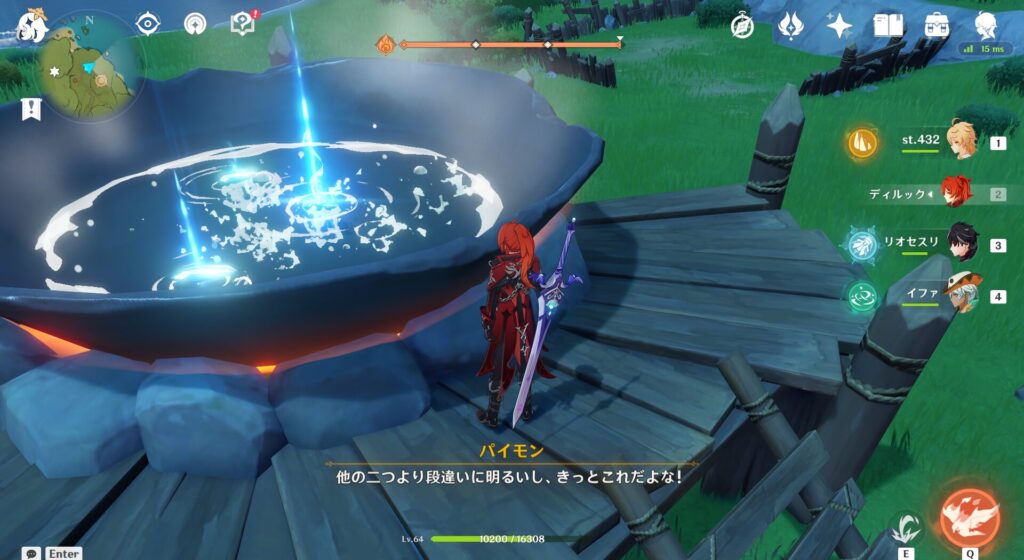1024x560 pixels.
Task: Open the chat box
Action: click(x=33, y=552)
